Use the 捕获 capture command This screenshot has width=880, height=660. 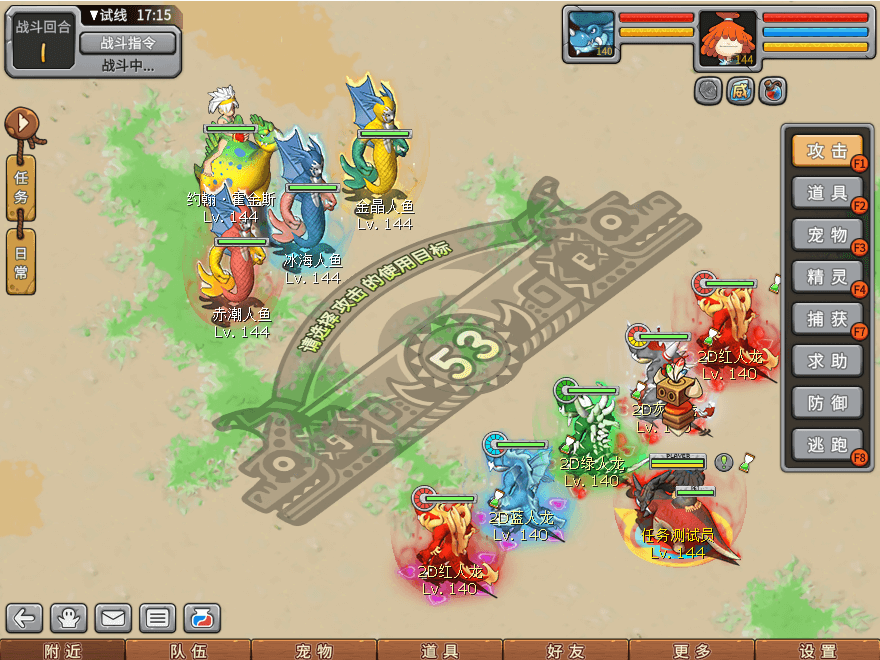(x=827, y=319)
